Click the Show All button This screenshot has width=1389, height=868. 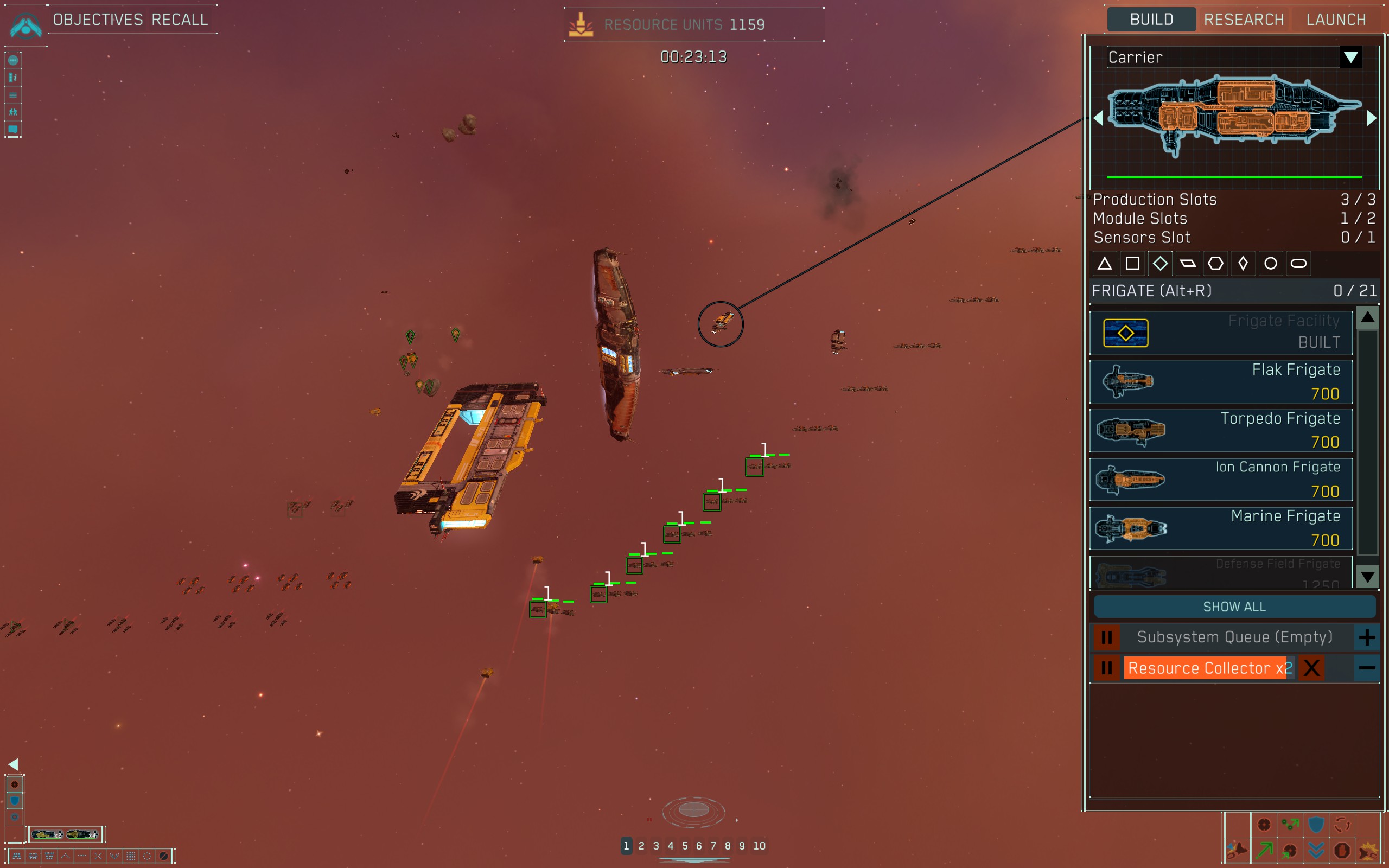(x=1234, y=607)
